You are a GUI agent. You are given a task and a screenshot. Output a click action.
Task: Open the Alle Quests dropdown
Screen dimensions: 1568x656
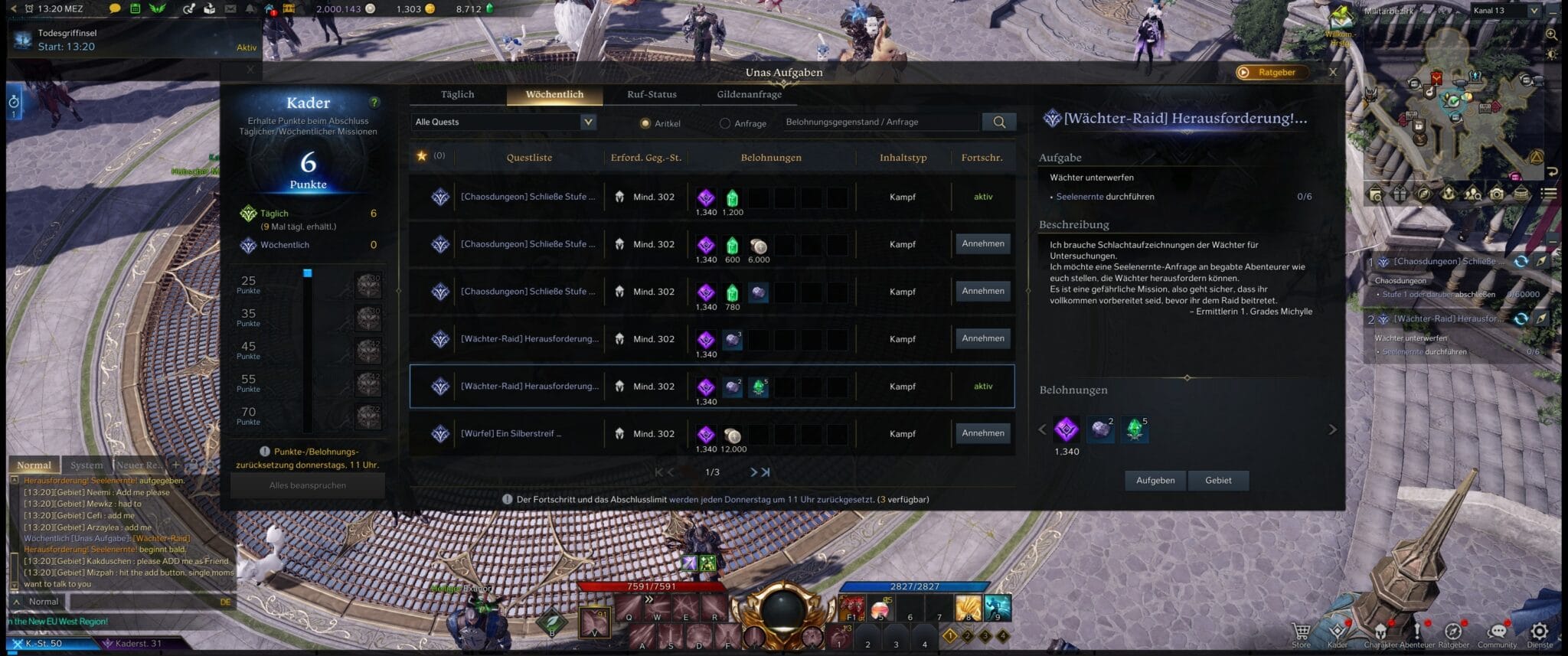point(503,122)
